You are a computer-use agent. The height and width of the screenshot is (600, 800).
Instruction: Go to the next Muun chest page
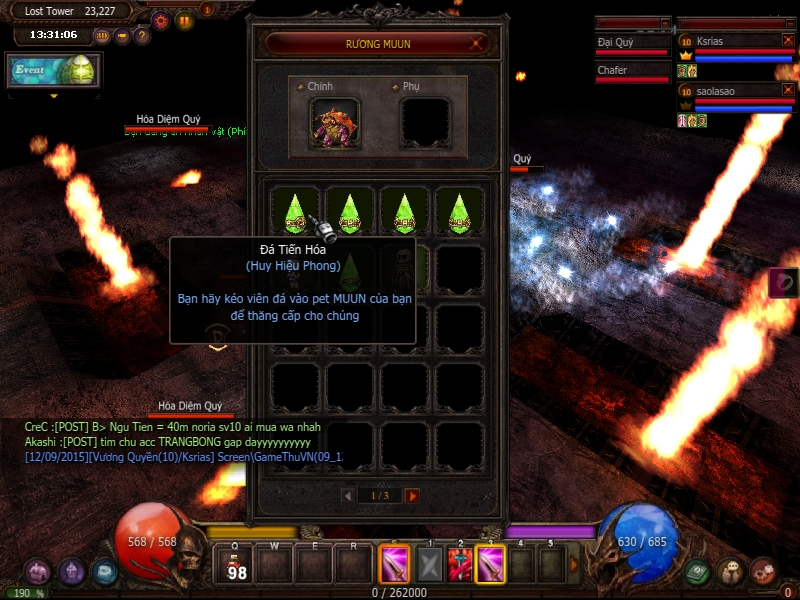pyautogui.click(x=412, y=496)
